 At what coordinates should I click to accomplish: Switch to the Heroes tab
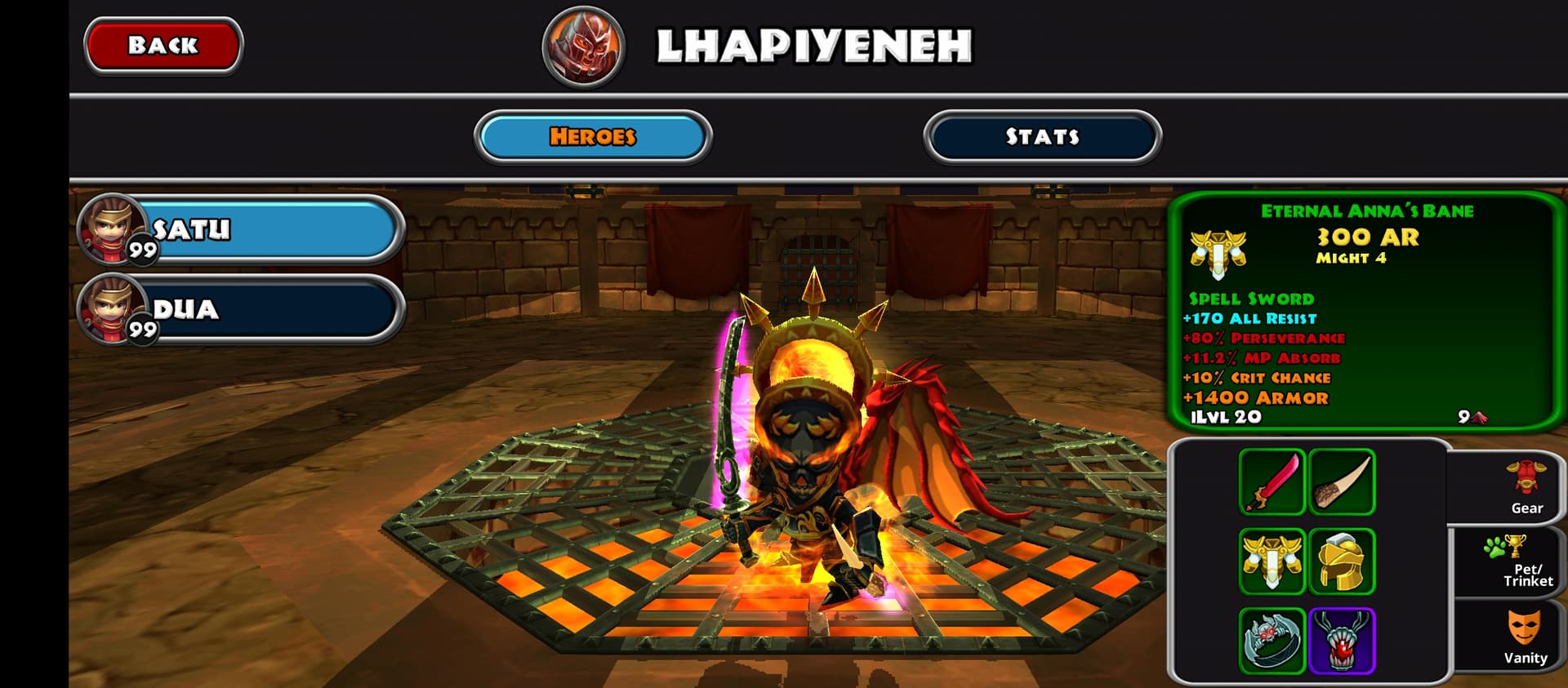[593, 136]
